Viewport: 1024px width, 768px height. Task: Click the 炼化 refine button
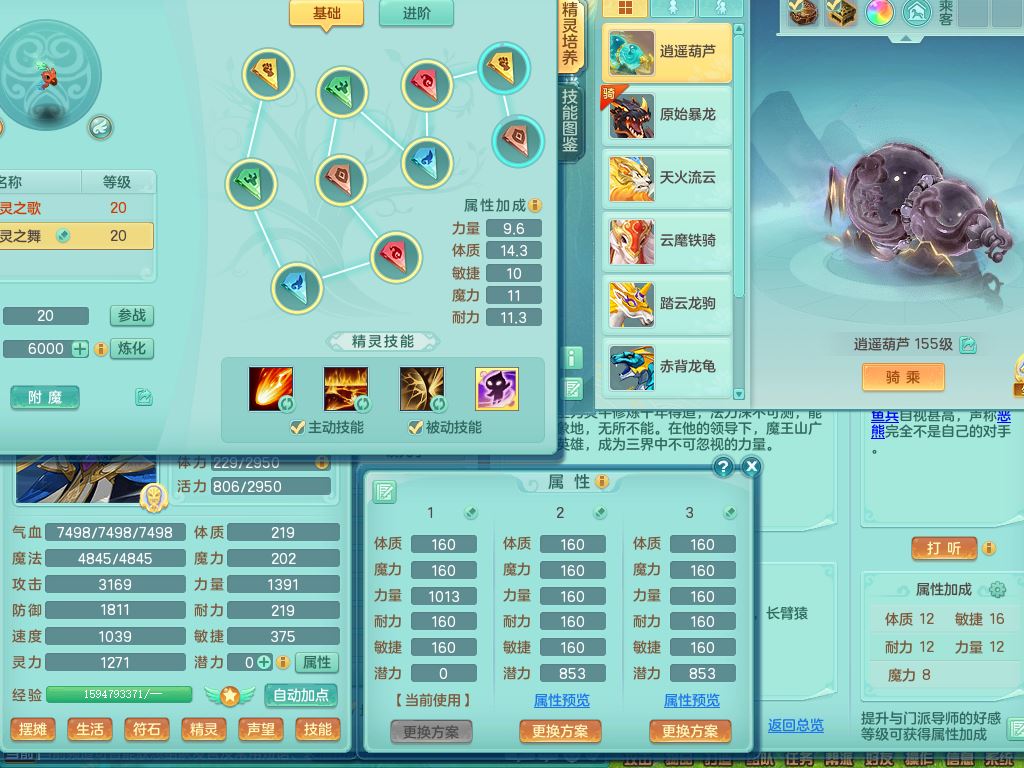[x=131, y=349]
